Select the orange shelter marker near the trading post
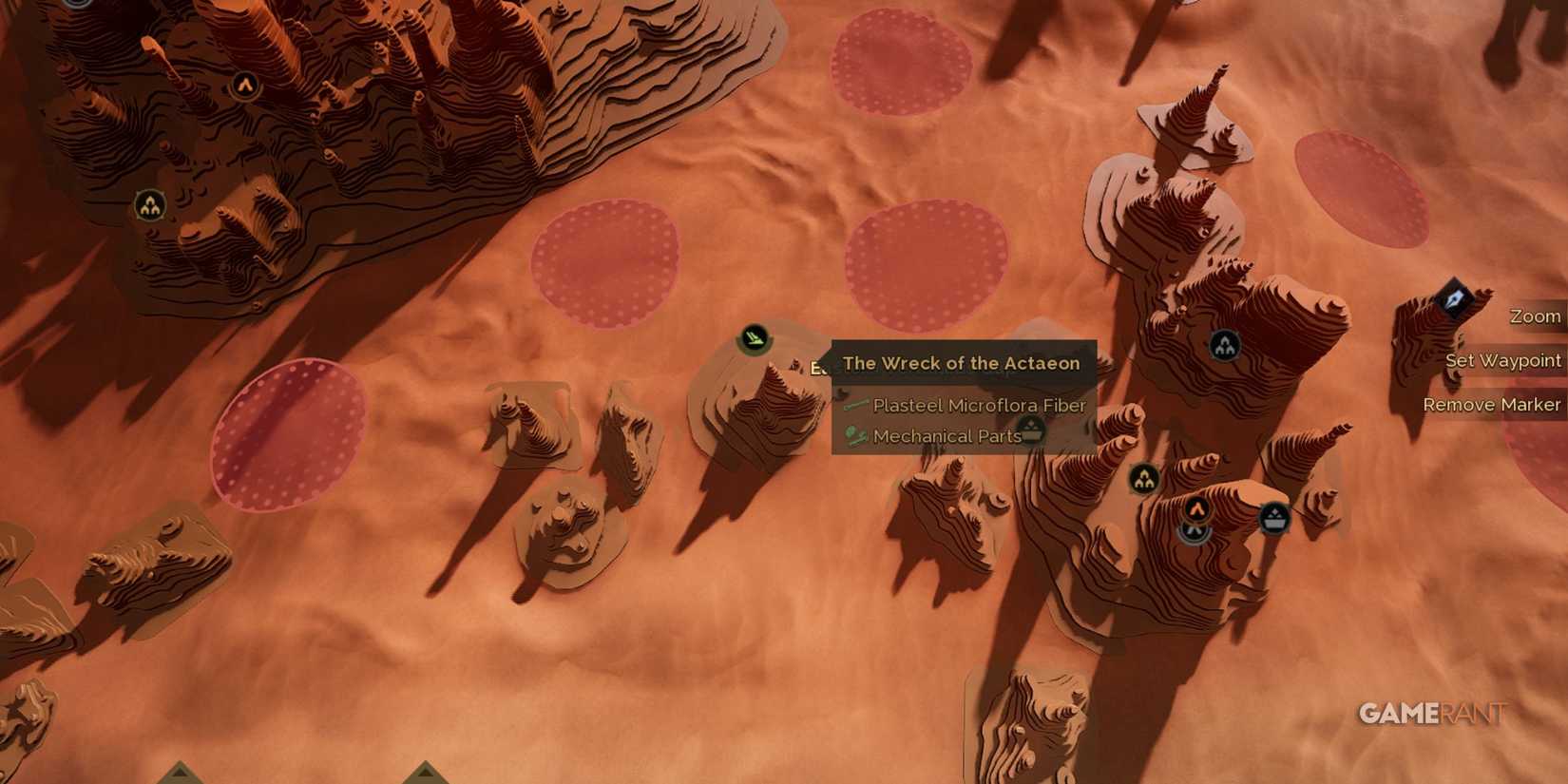 (x=1196, y=508)
